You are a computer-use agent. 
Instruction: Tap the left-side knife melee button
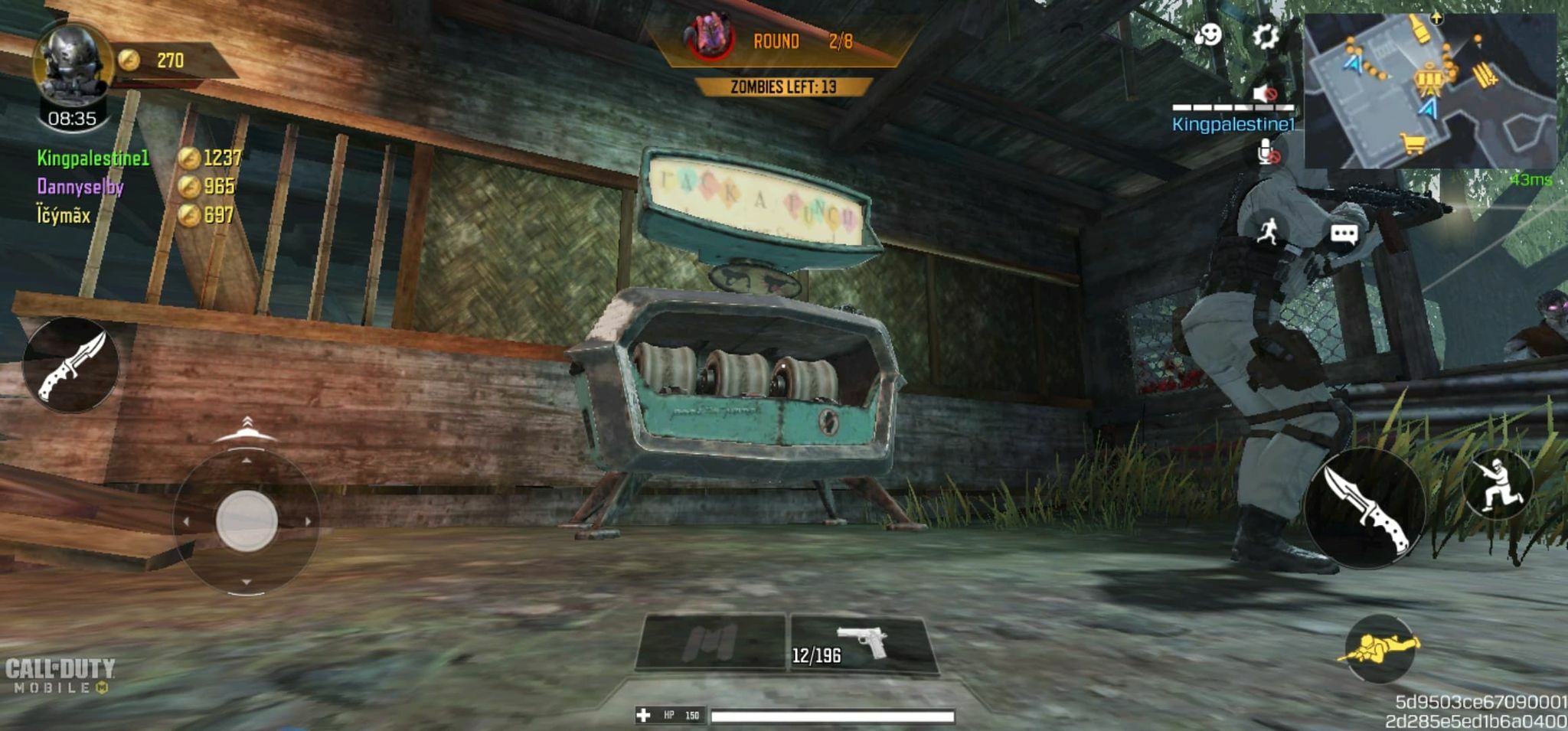(x=71, y=365)
